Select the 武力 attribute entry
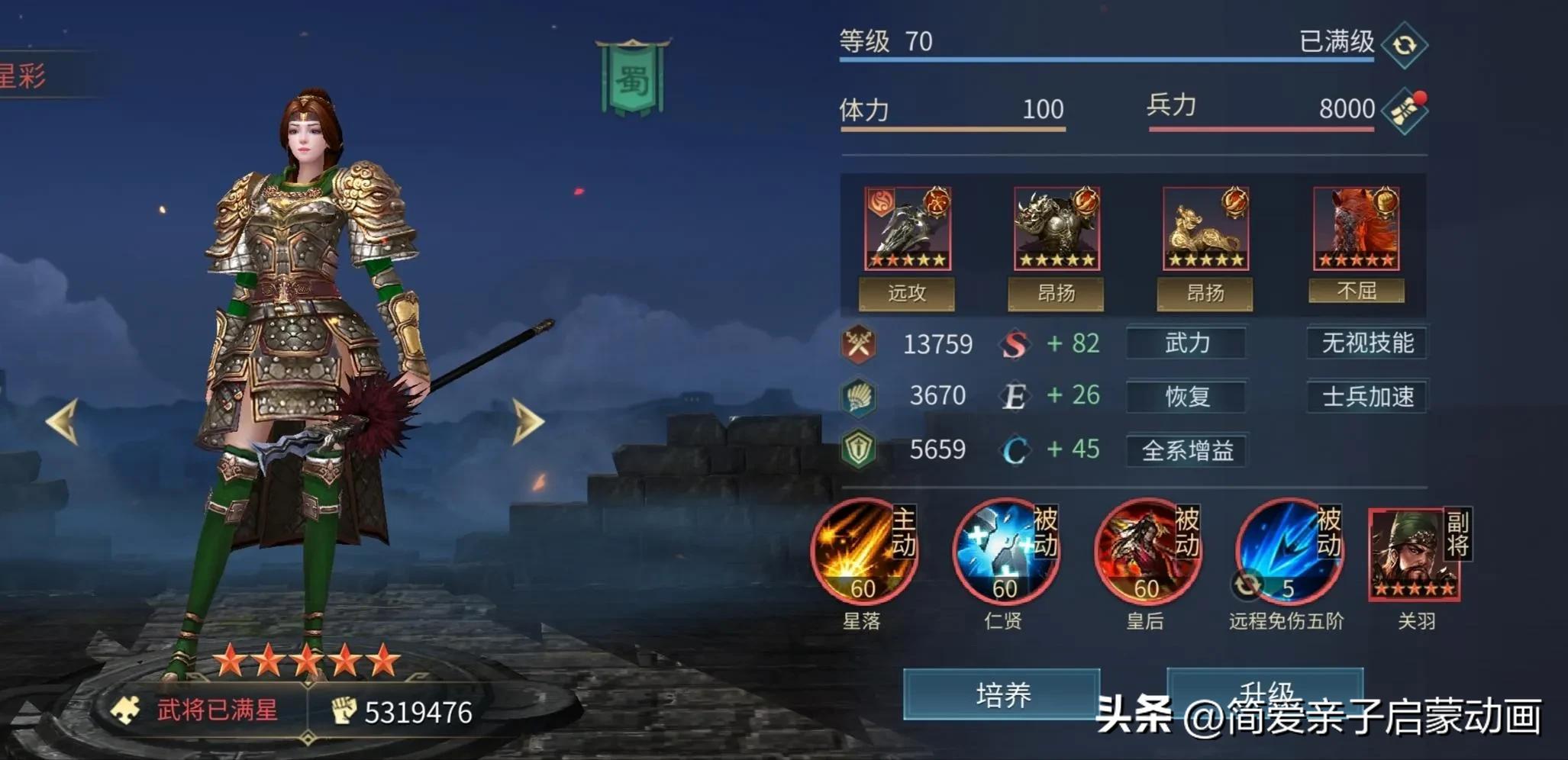This screenshot has width=1568, height=760. pyautogui.click(x=1186, y=343)
